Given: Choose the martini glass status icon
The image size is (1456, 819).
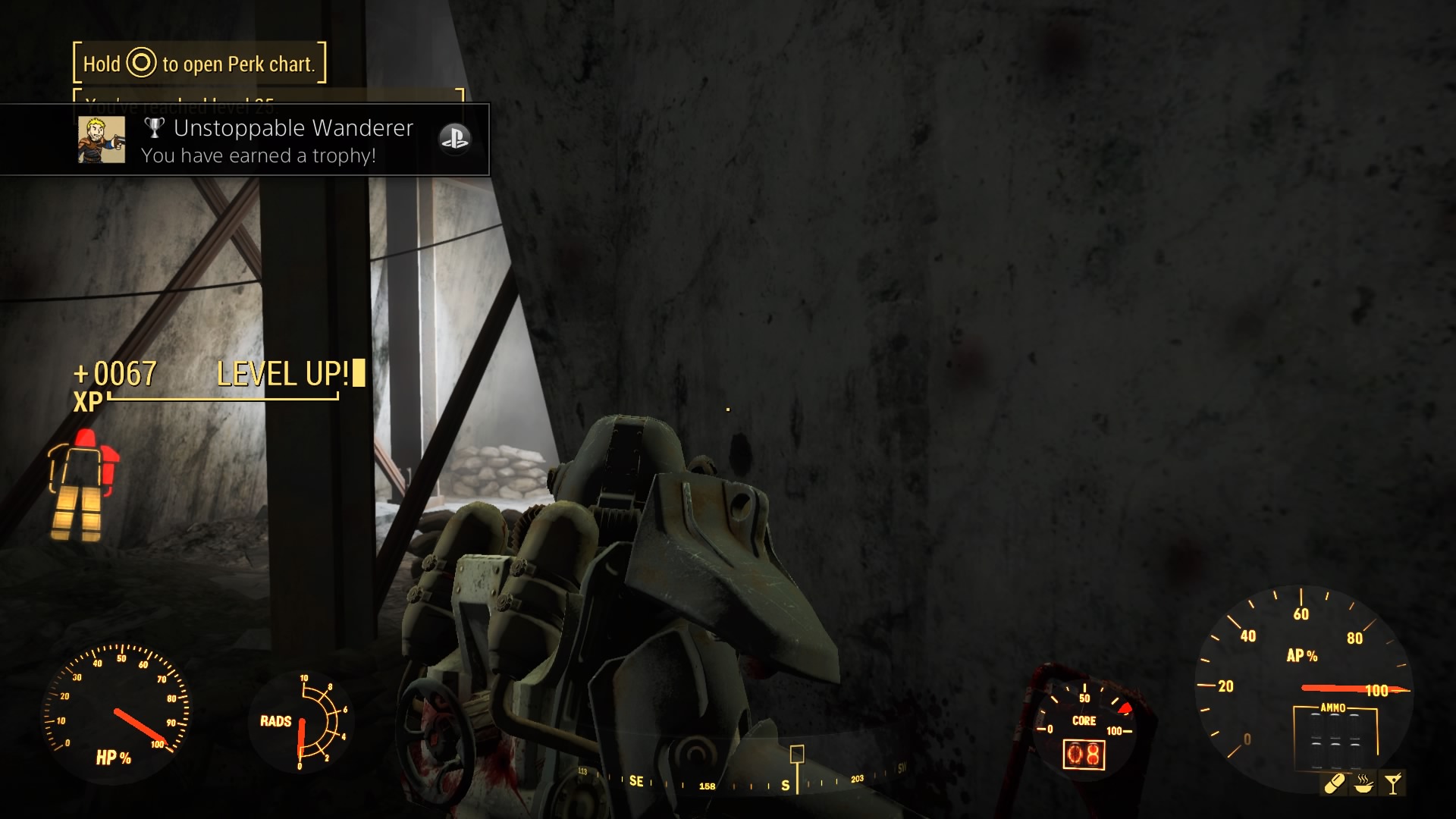Looking at the screenshot, I should pyautogui.click(x=1393, y=783).
